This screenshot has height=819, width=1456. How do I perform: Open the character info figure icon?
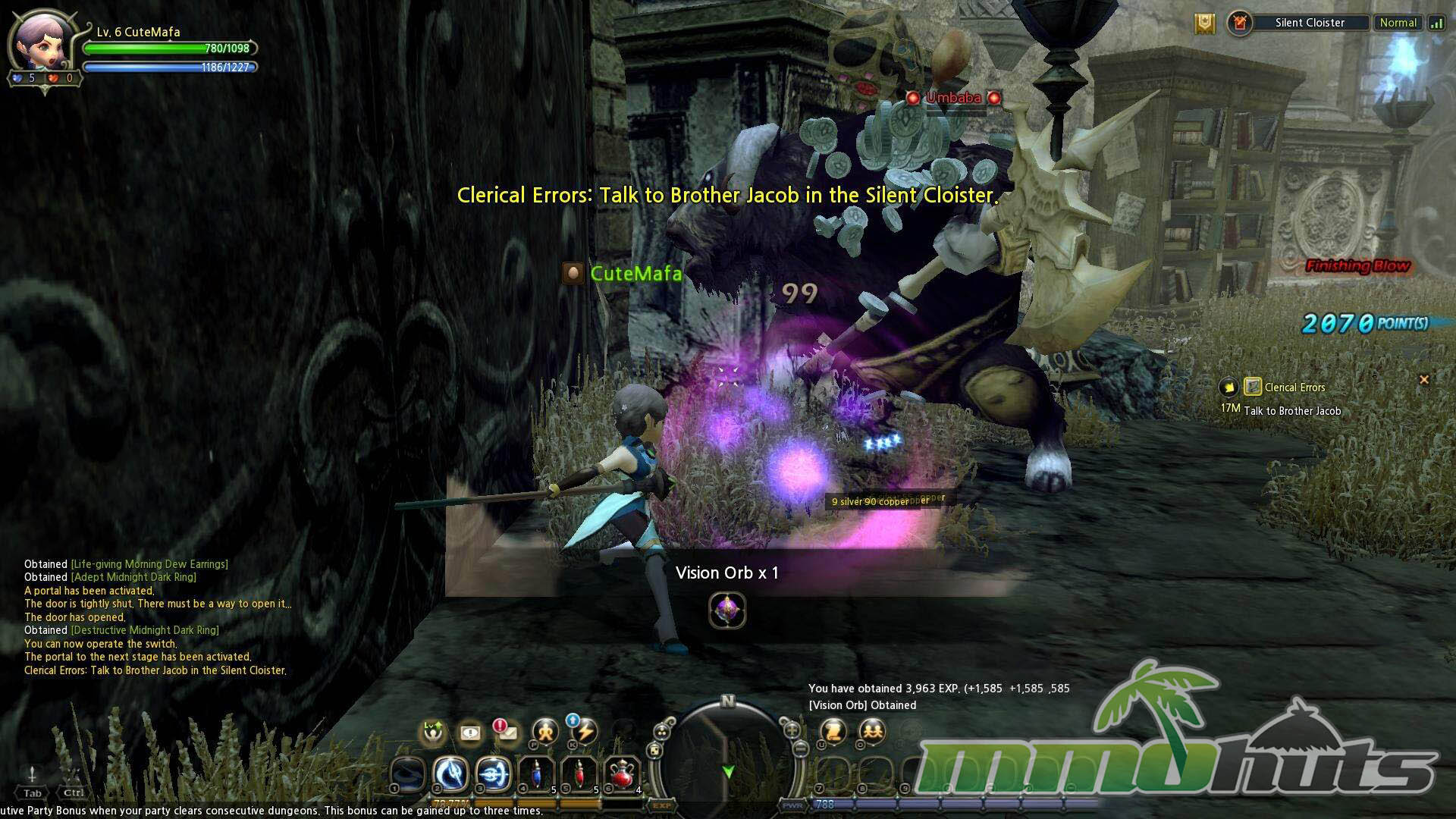coord(545,732)
